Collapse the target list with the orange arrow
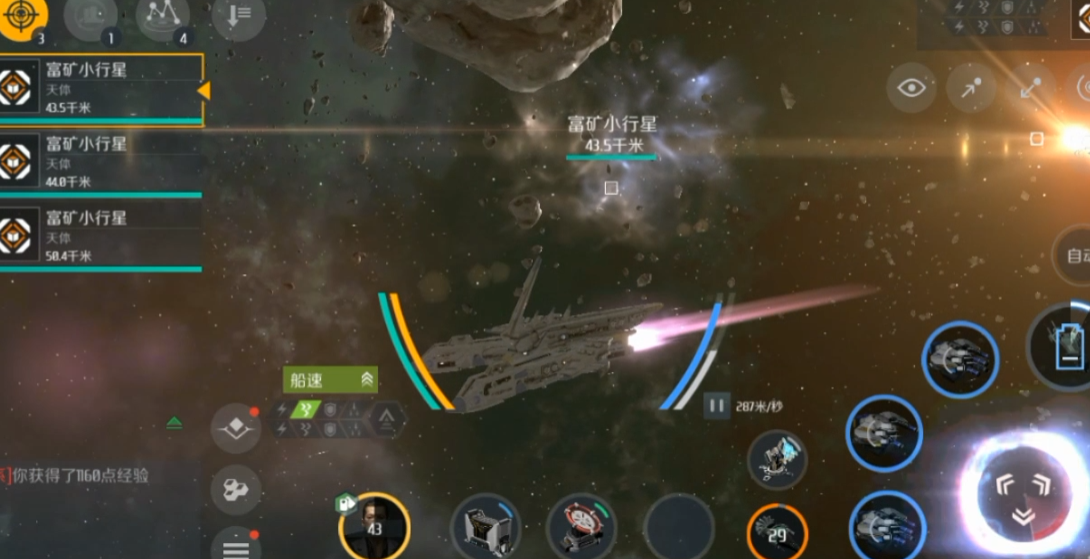The width and height of the screenshot is (1090, 559). [204, 91]
